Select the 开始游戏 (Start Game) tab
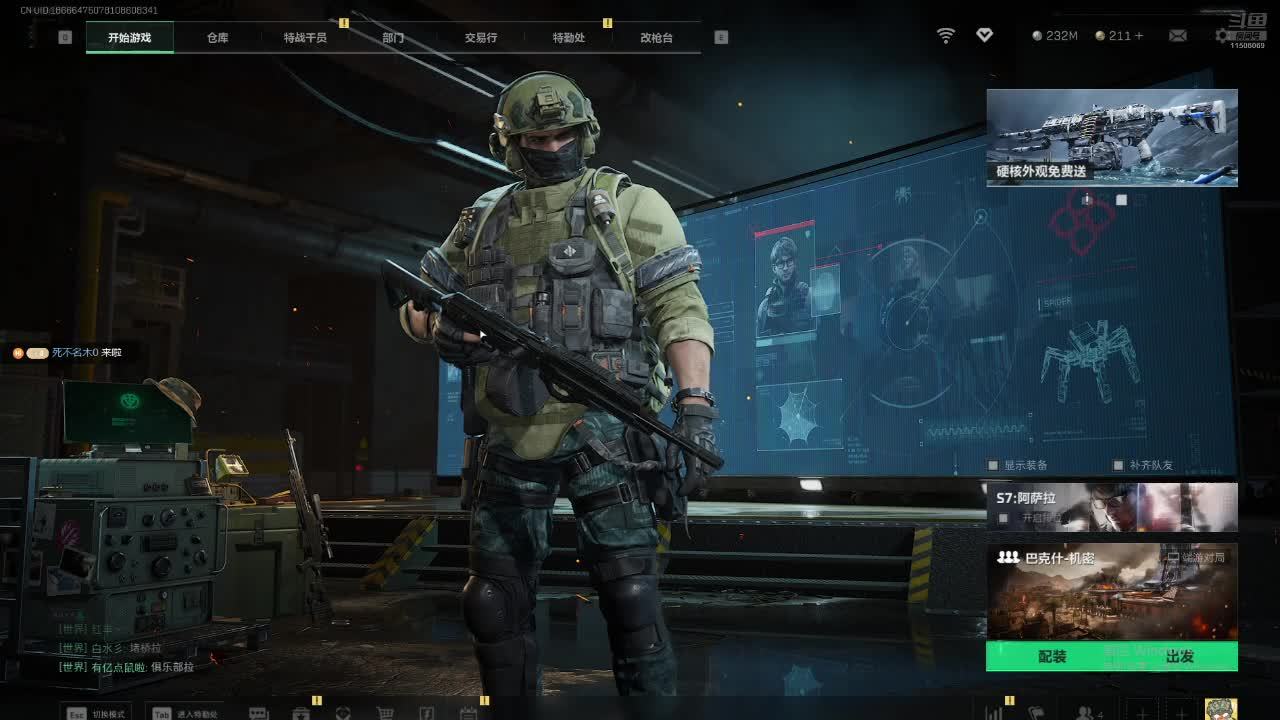Image resolution: width=1280 pixels, height=720 pixels. (x=130, y=37)
